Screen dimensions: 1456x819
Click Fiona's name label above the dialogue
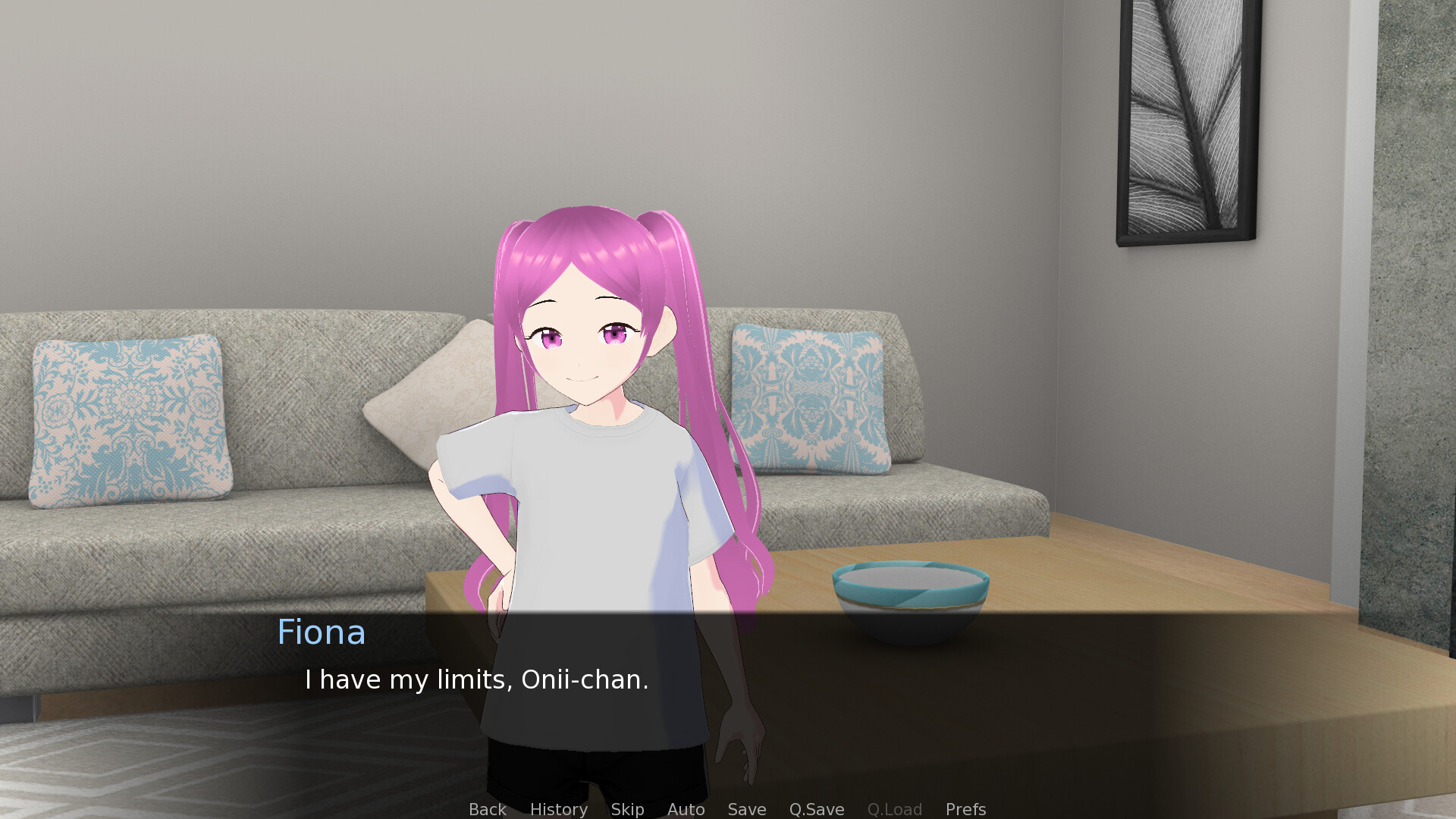(x=322, y=632)
